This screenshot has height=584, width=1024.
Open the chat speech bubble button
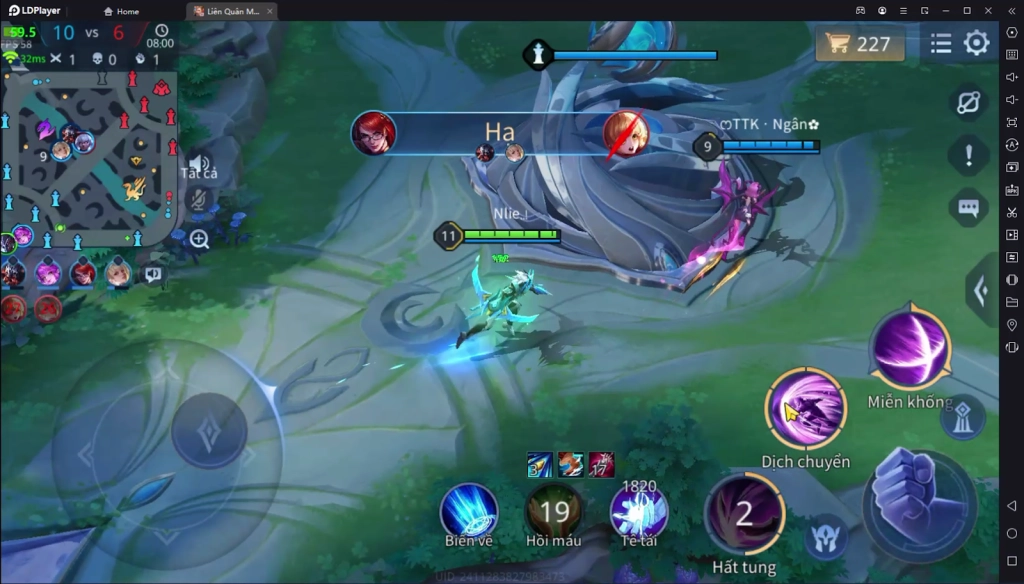coord(968,208)
